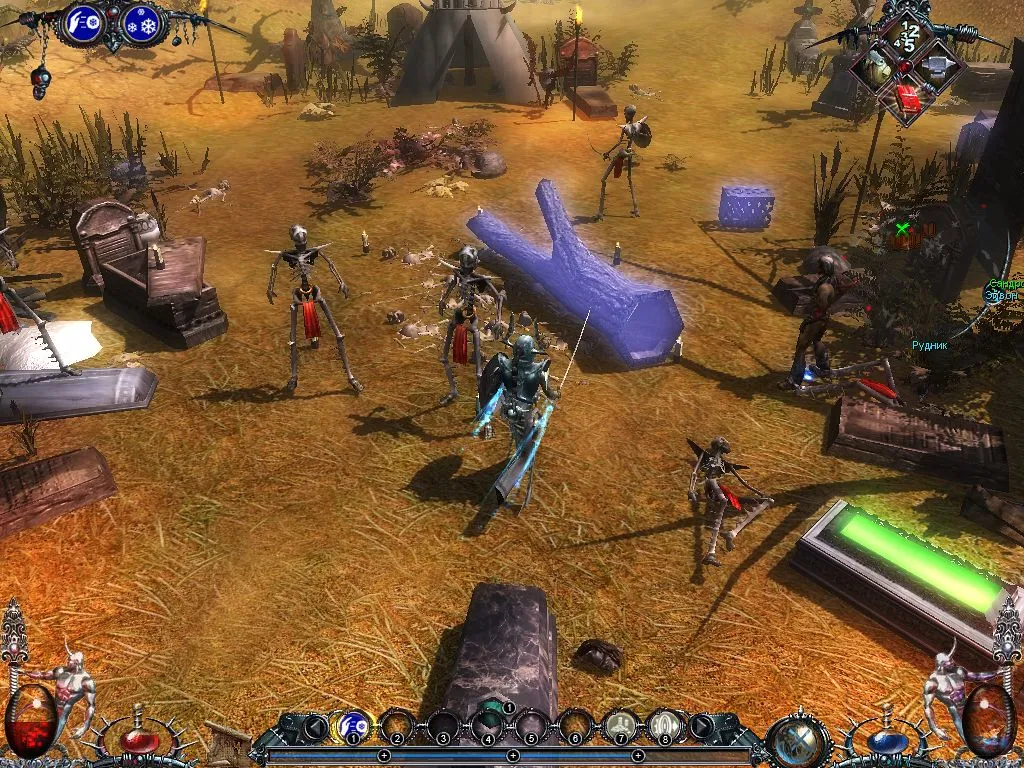
Task: Select the ice hand spell icon
Action: (86, 24)
